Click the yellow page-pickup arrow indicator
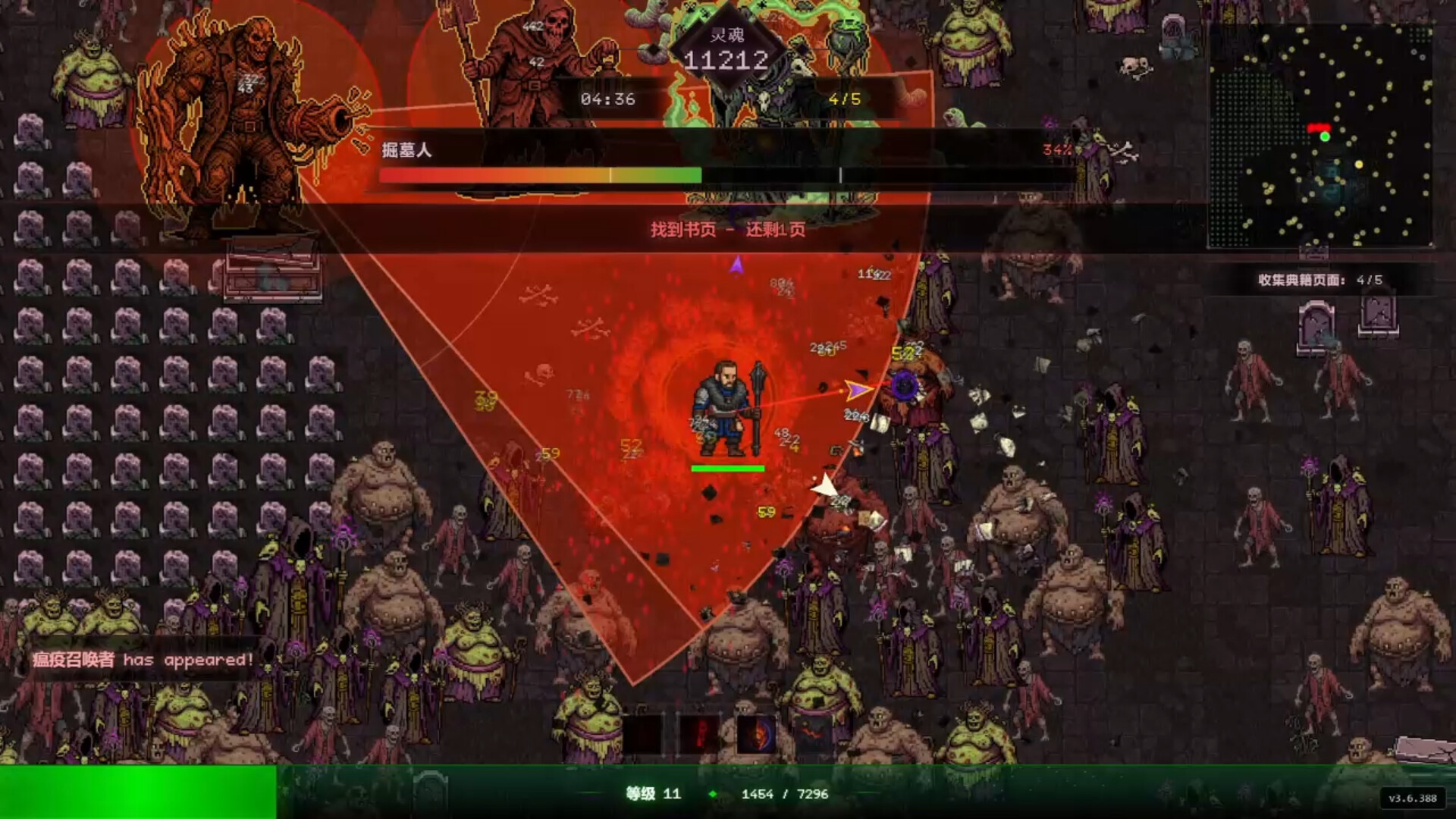 coord(855,388)
